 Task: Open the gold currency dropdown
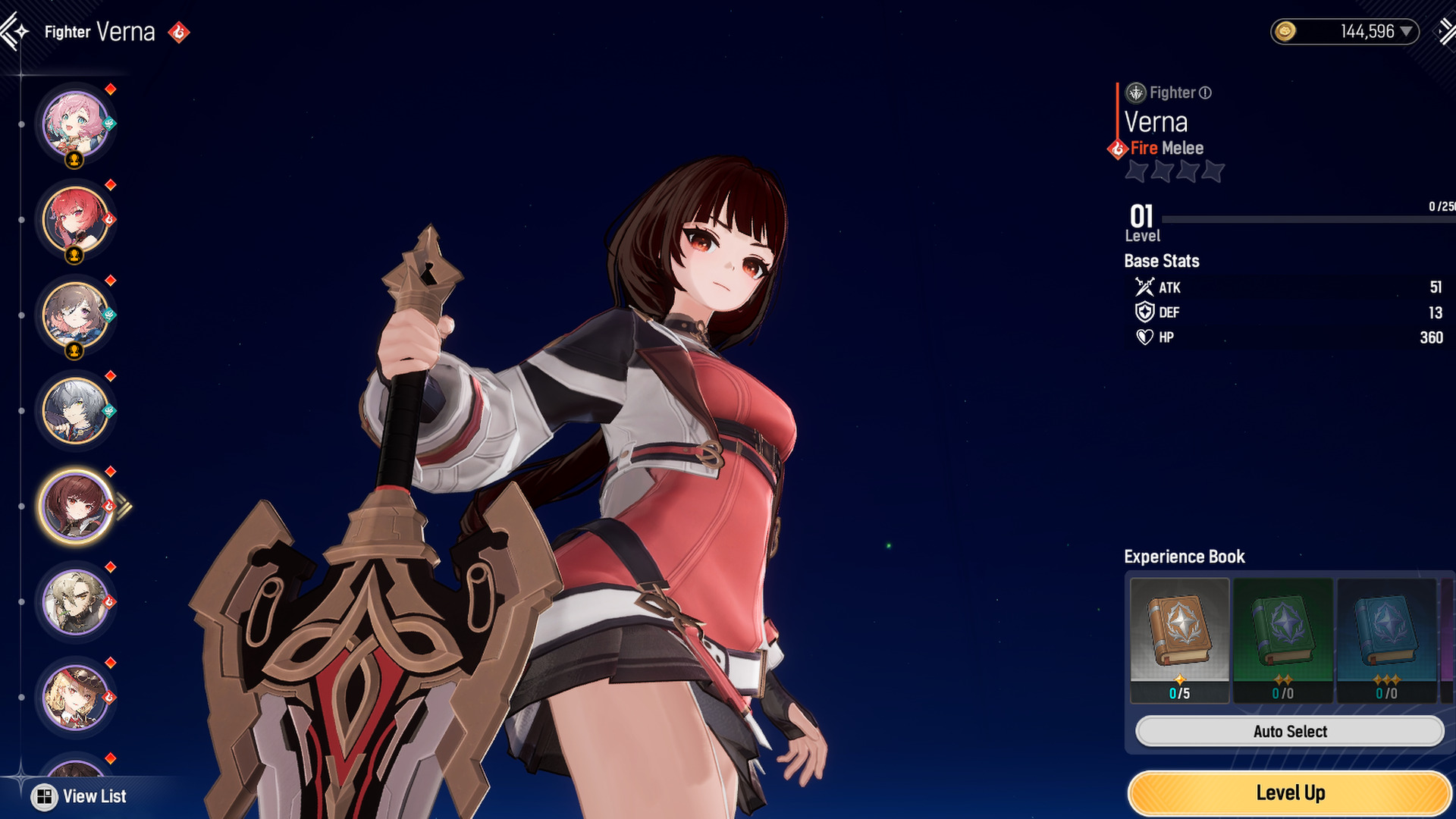(x=1407, y=32)
